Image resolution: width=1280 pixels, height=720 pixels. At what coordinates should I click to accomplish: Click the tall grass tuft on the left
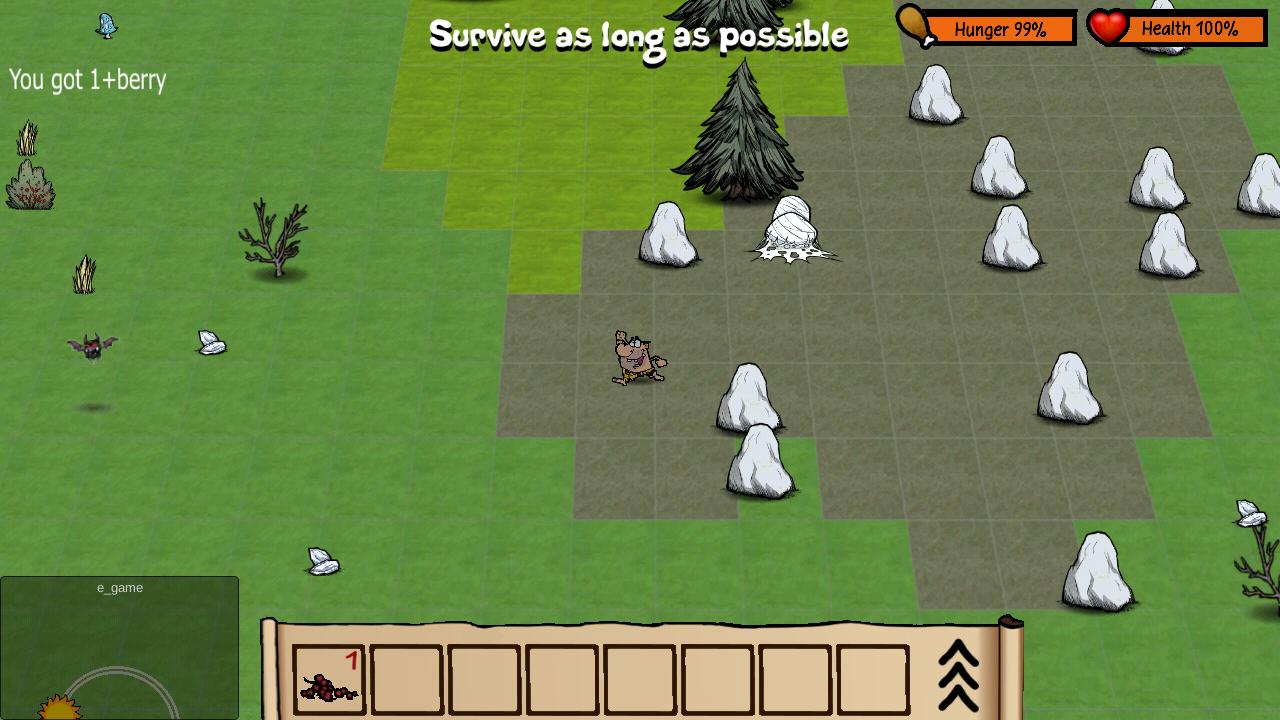coord(84,272)
